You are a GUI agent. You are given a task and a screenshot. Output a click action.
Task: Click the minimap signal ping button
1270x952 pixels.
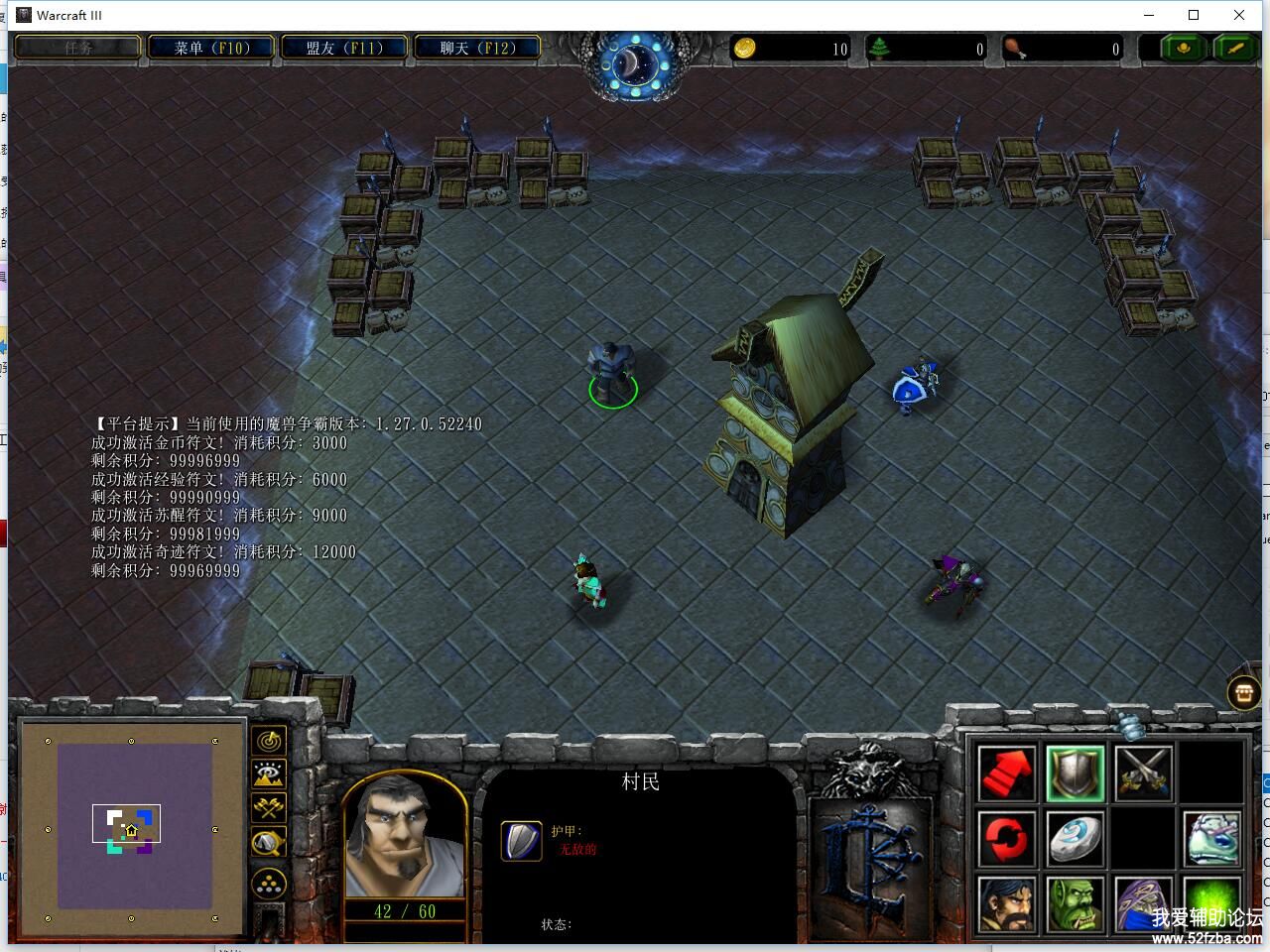pos(269,740)
